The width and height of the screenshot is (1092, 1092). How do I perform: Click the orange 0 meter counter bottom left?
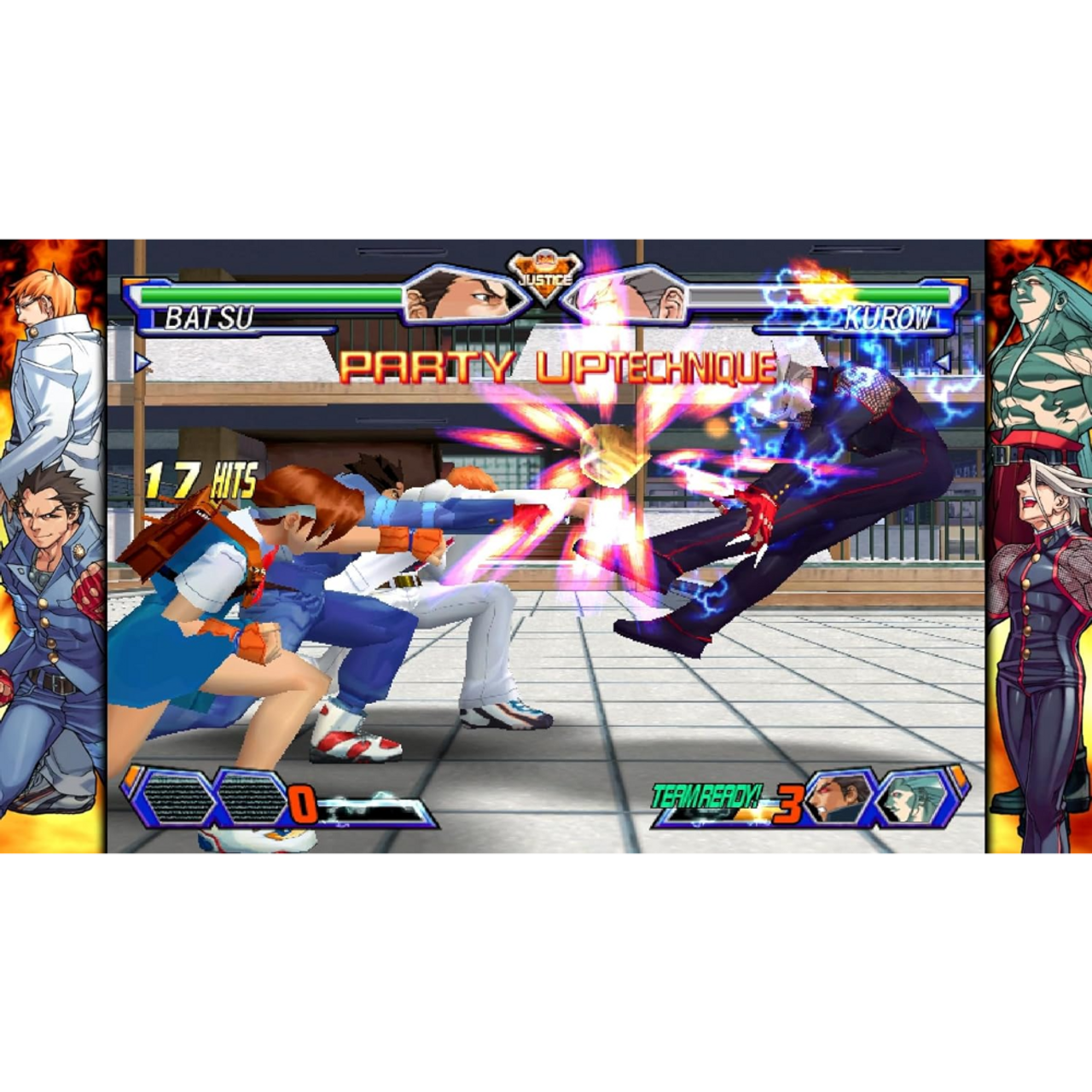click(x=305, y=802)
